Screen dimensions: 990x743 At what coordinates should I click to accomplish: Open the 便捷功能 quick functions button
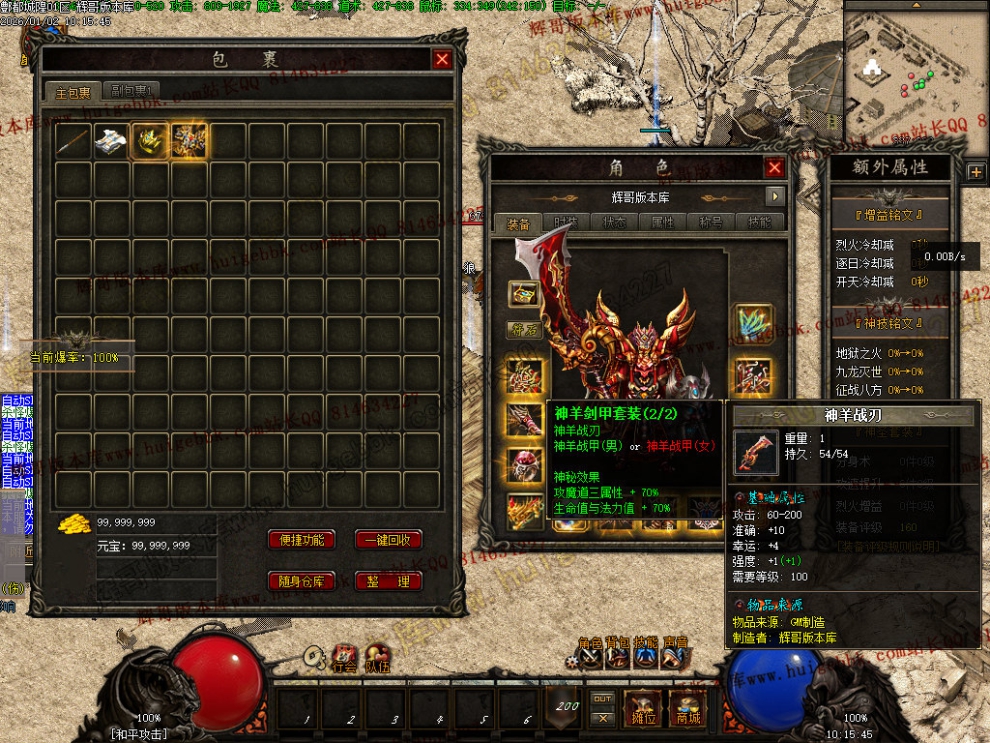point(301,540)
